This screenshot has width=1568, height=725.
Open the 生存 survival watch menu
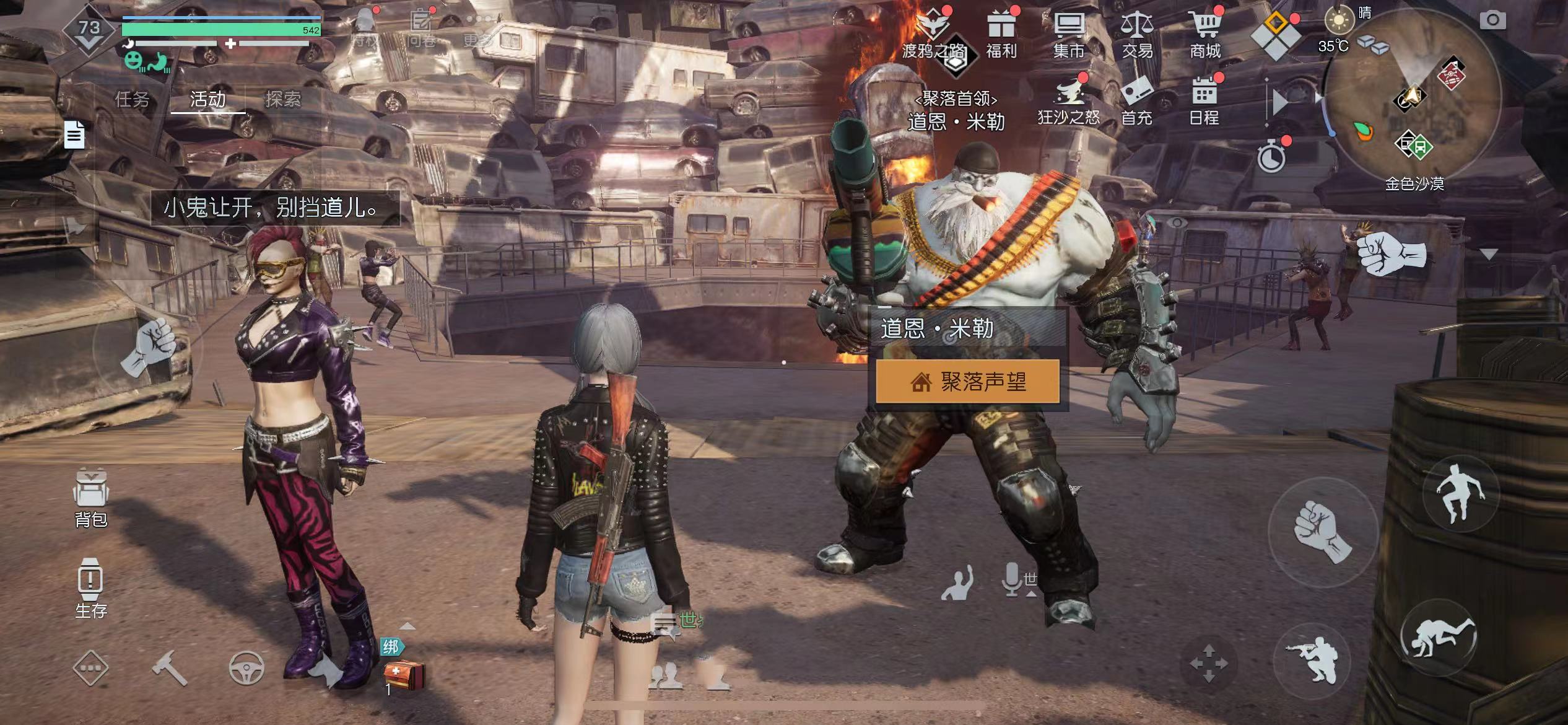[x=90, y=587]
